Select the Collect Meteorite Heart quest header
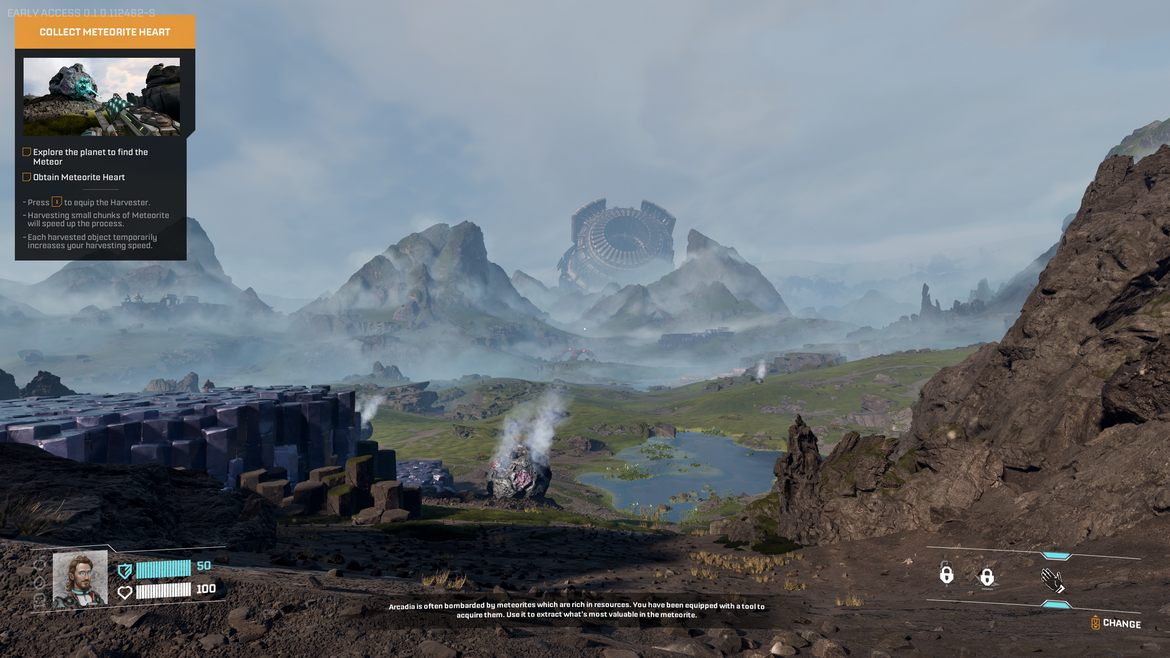The image size is (1170, 658). pos(105,32)
